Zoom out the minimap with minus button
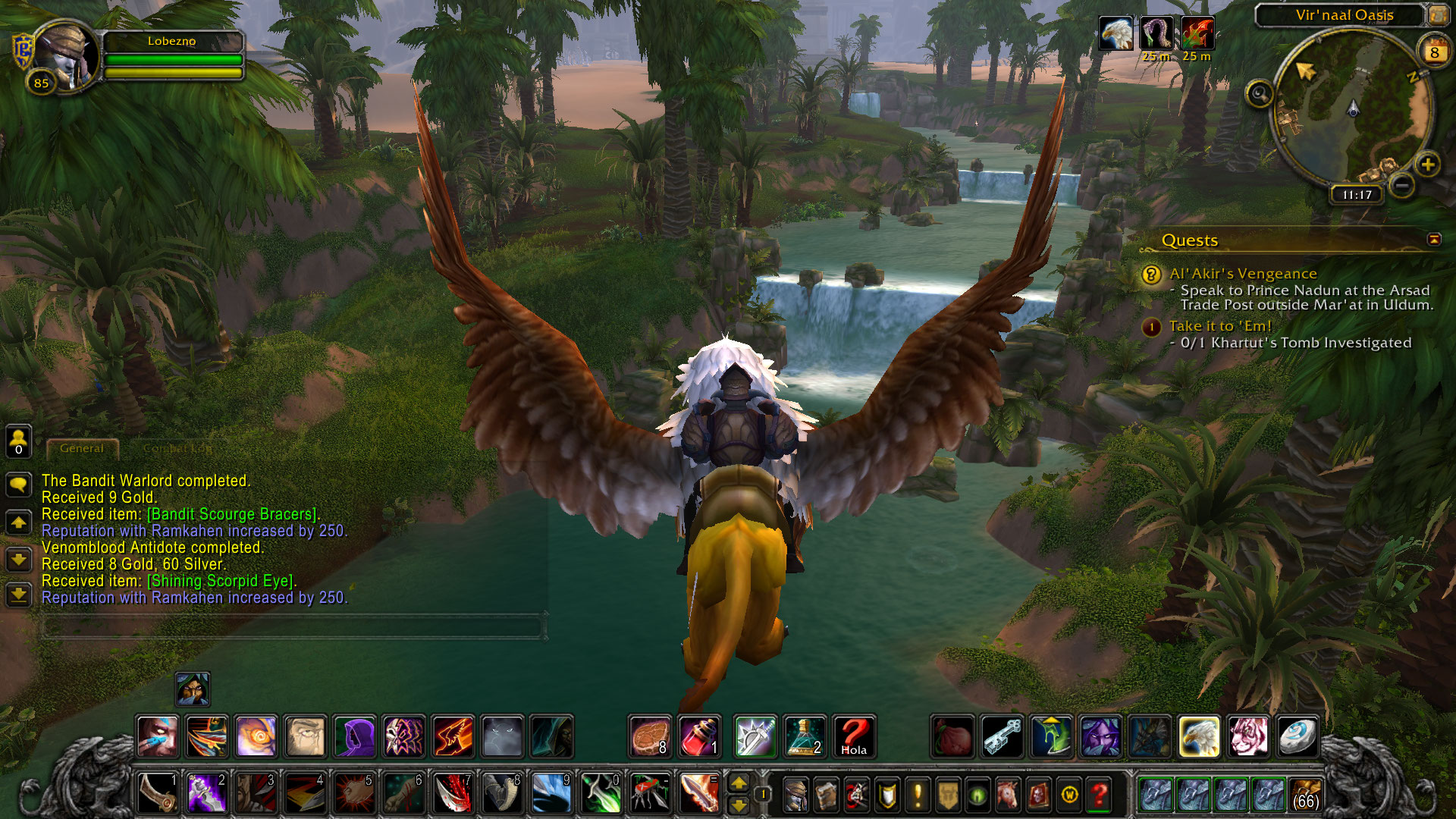The height and width of the screenshot is (819, 1456). 1402,185
